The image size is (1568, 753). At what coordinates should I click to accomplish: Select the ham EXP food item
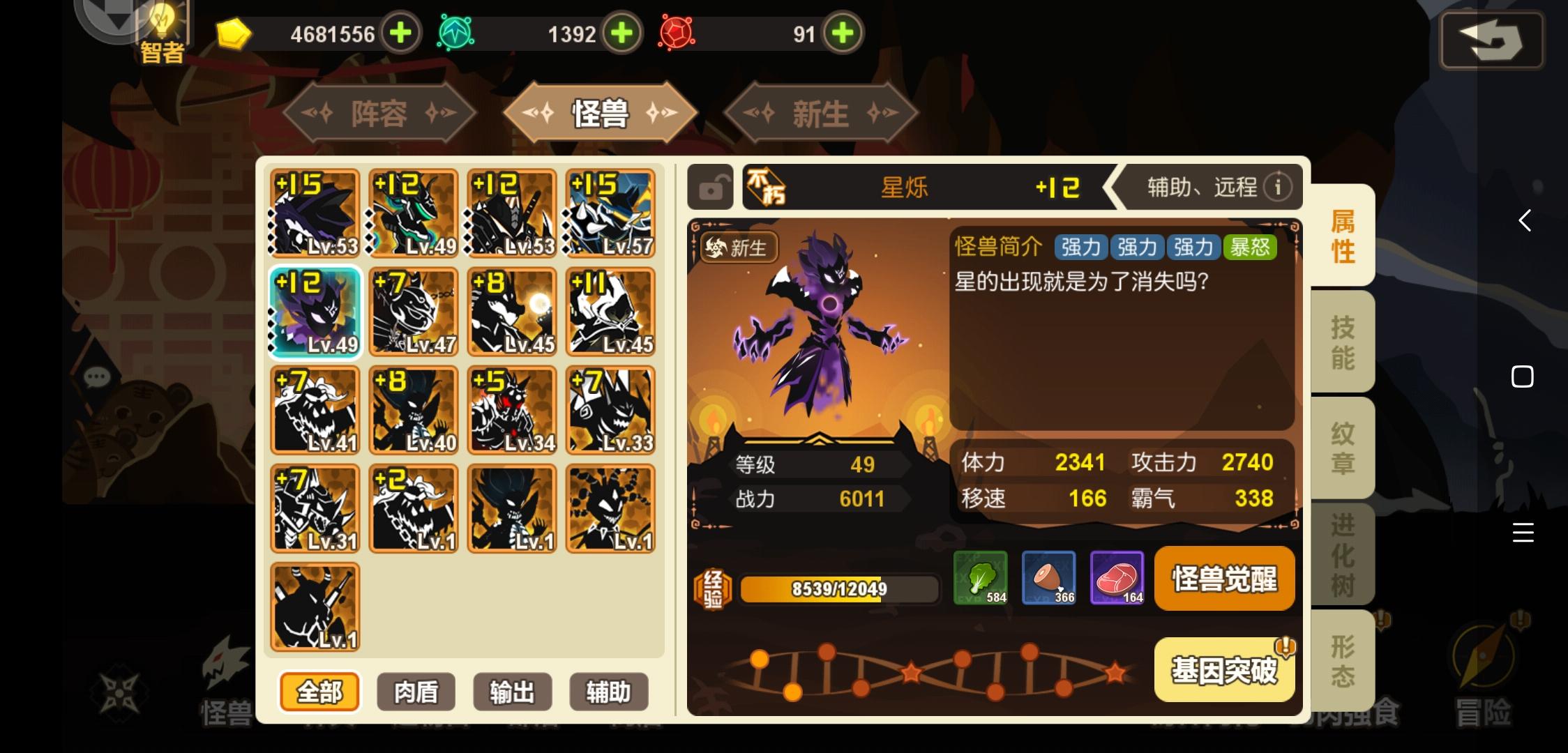tap(1048, 577)
